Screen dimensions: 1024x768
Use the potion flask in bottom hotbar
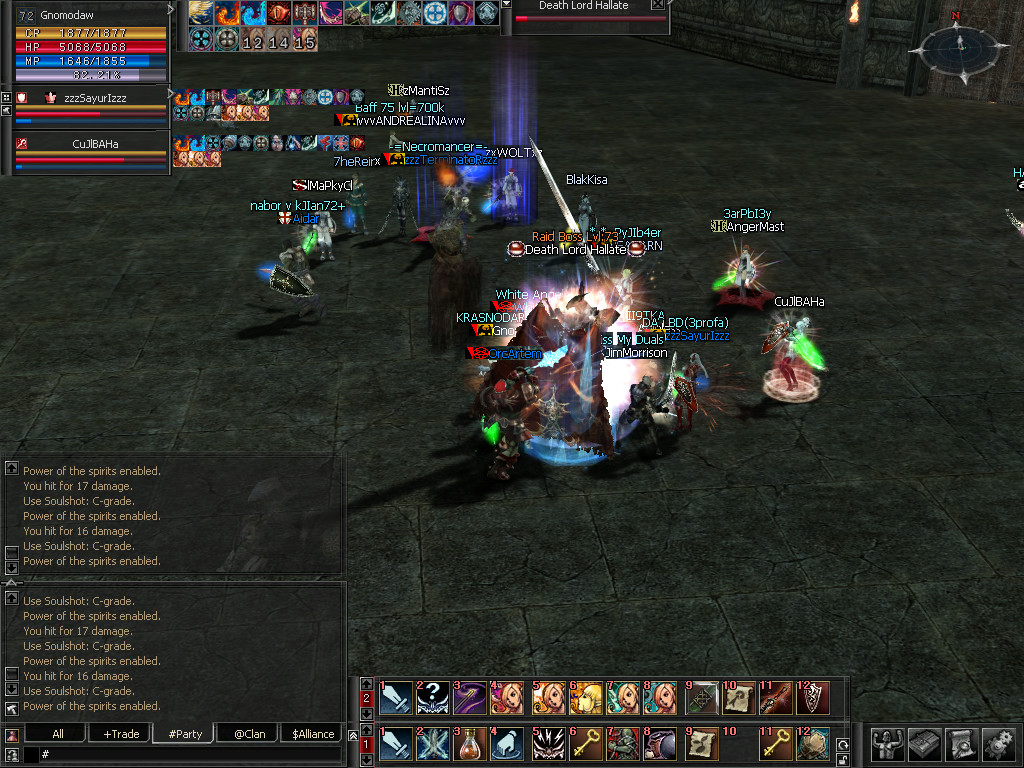pos(469,744)
